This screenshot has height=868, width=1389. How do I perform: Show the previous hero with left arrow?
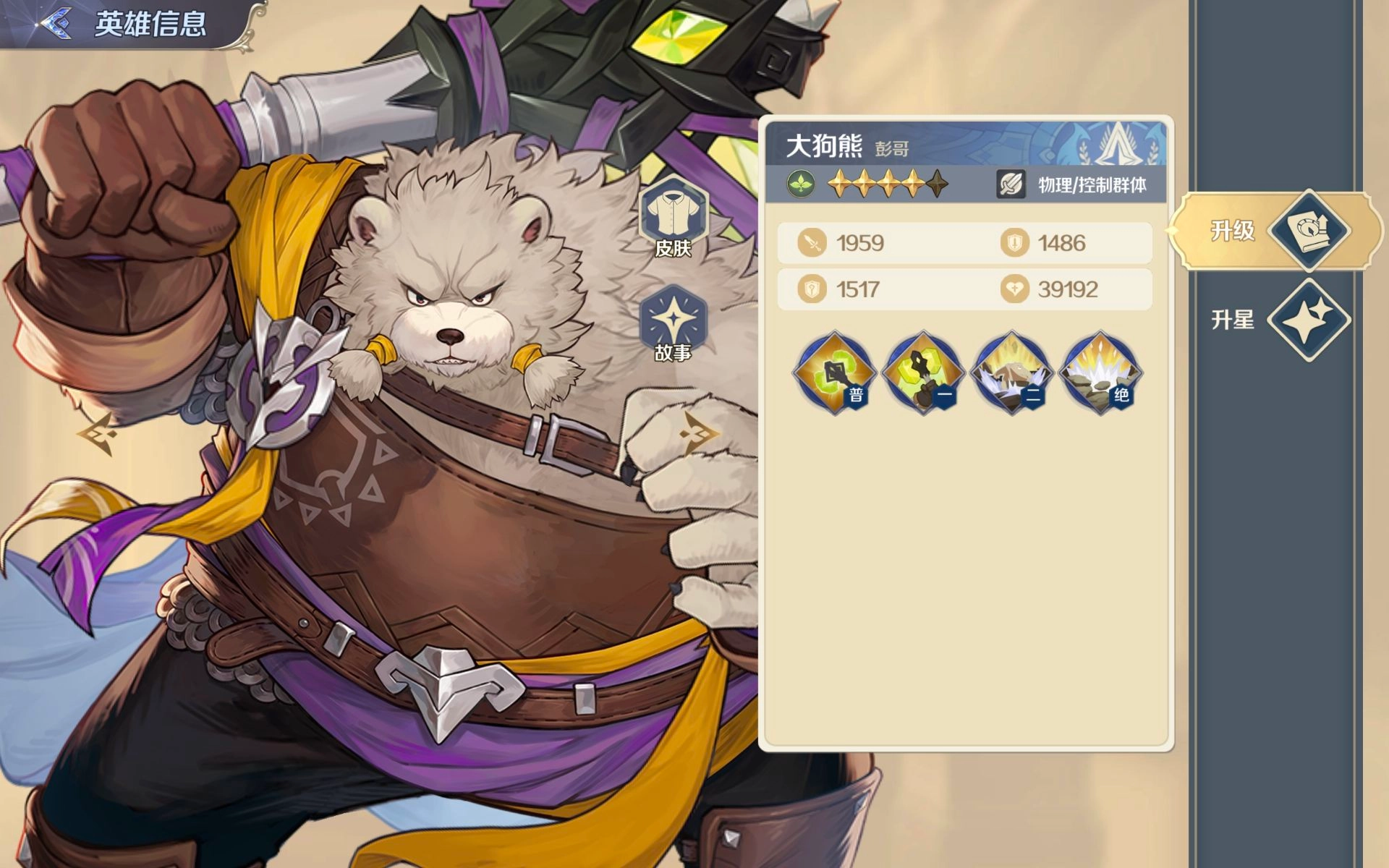(97, 433)
